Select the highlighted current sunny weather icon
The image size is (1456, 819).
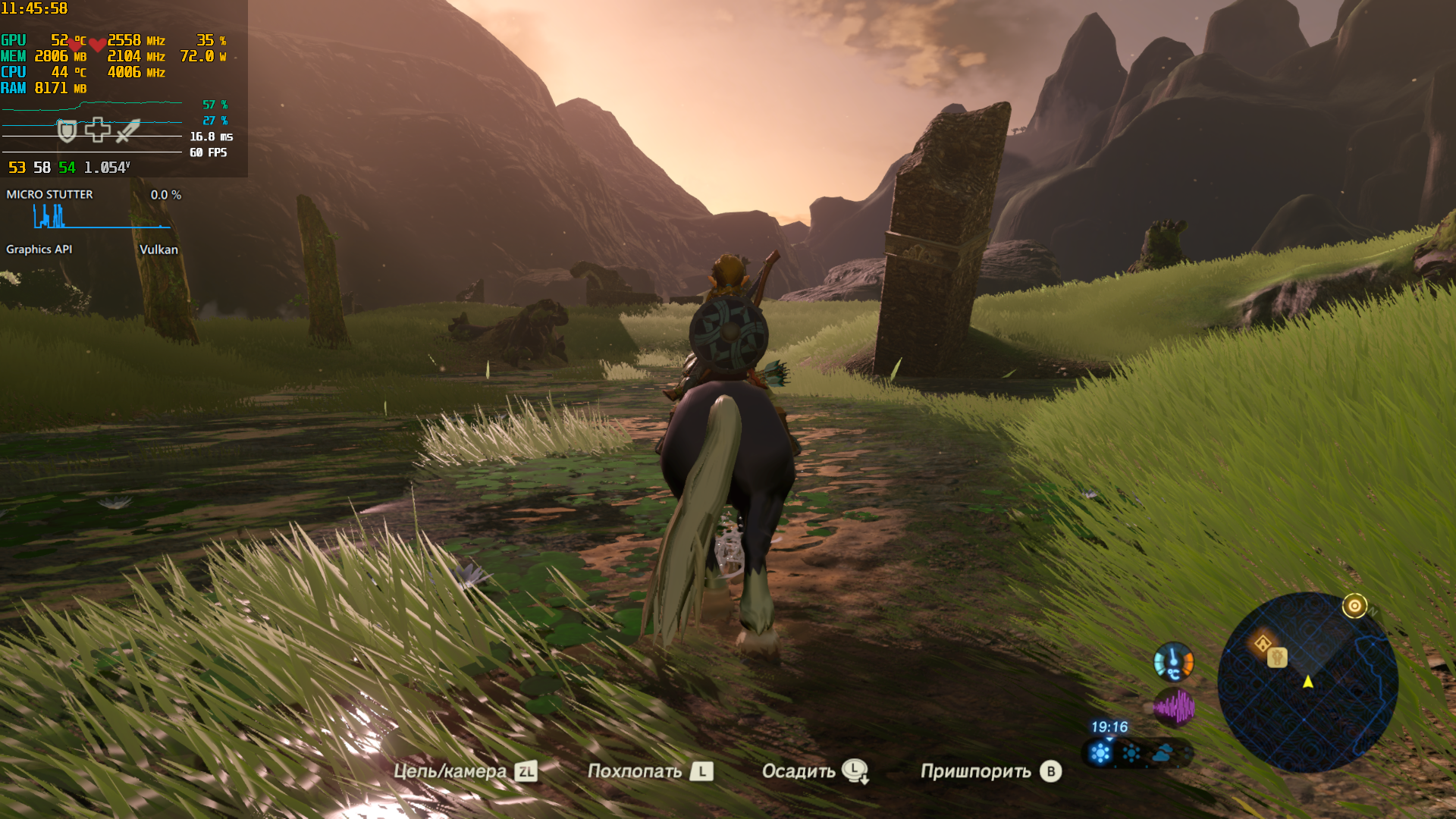[x=1100, y=753]
